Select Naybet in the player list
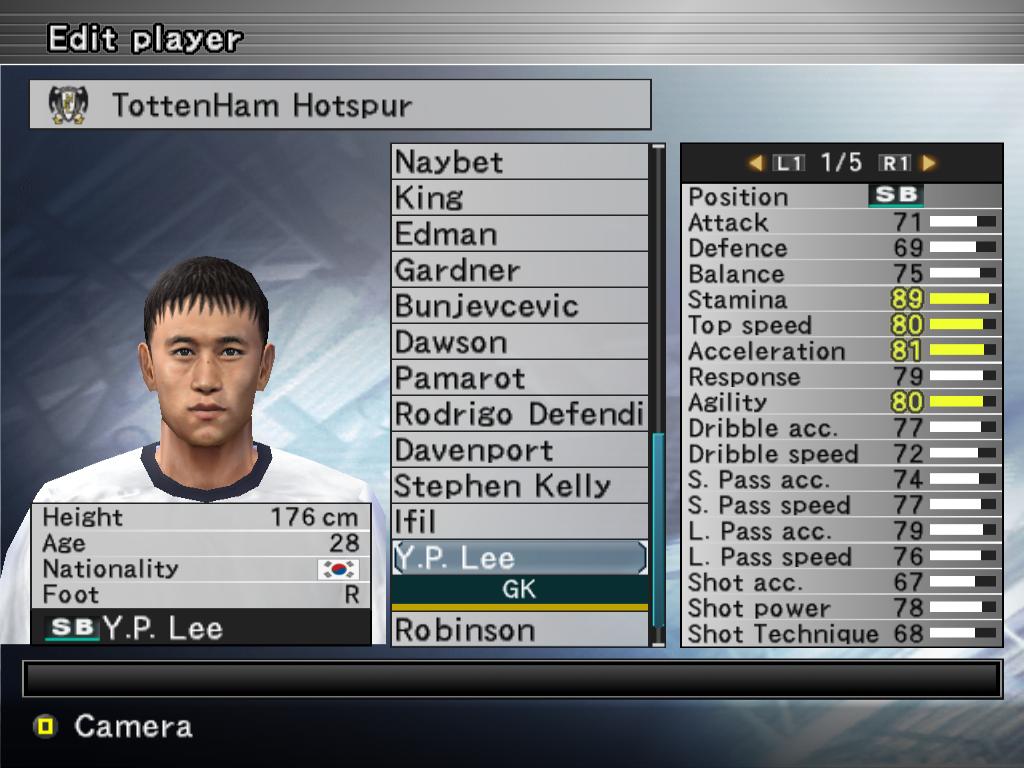The image size is (1024, 768). tap(519, 162)
